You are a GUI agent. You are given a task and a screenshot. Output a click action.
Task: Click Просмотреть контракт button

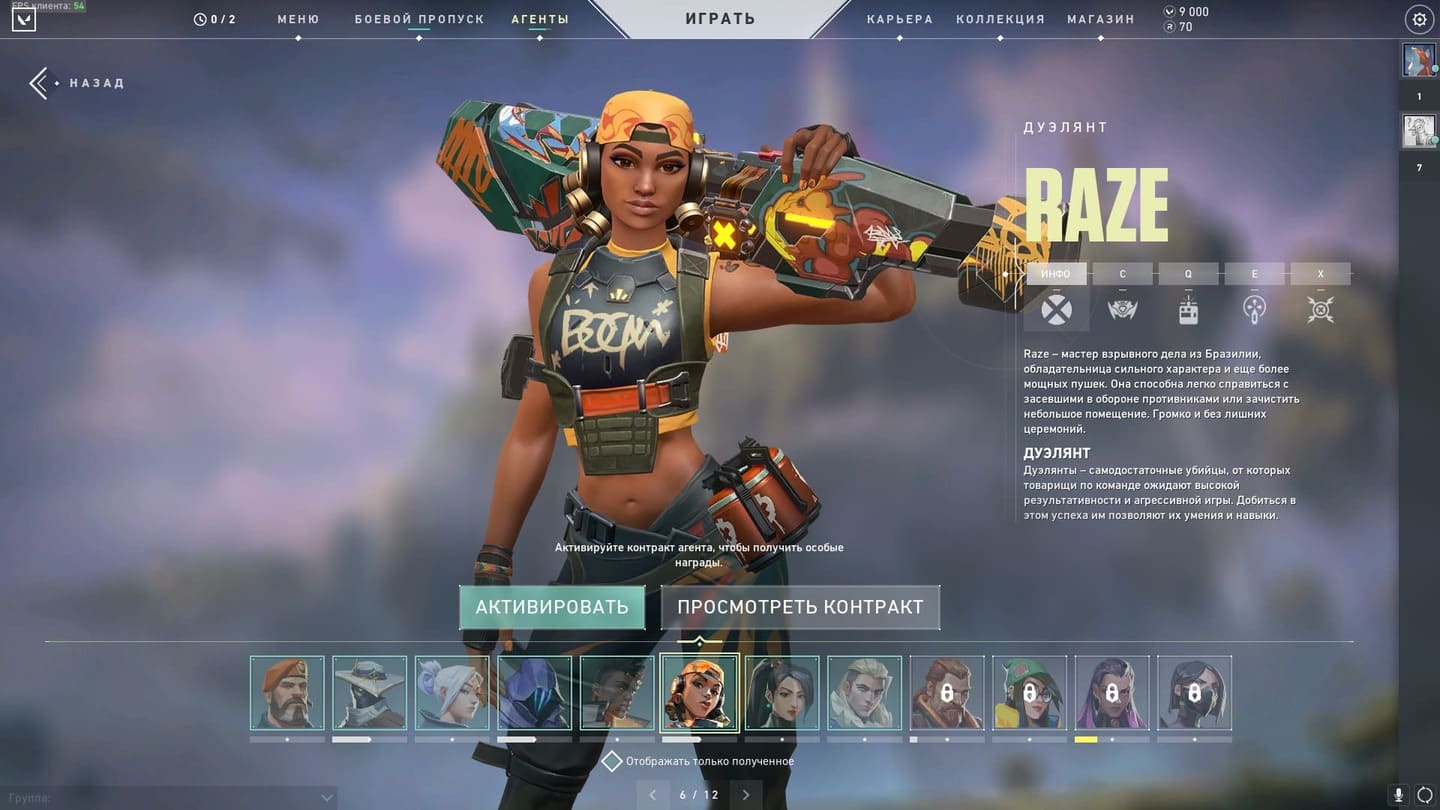[800, 607]
